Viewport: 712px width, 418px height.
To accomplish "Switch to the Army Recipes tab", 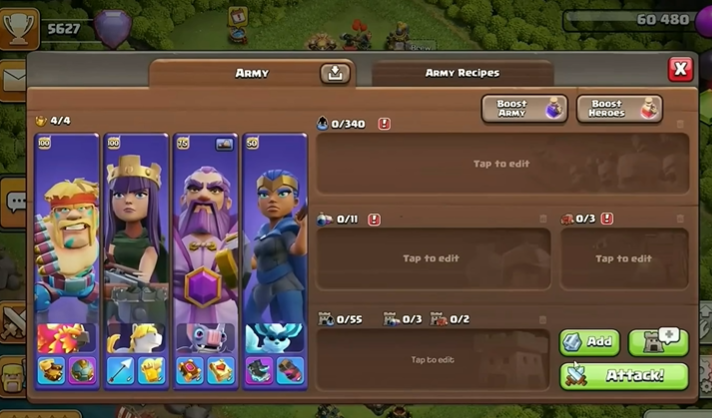I will click(x=462, y=73).
